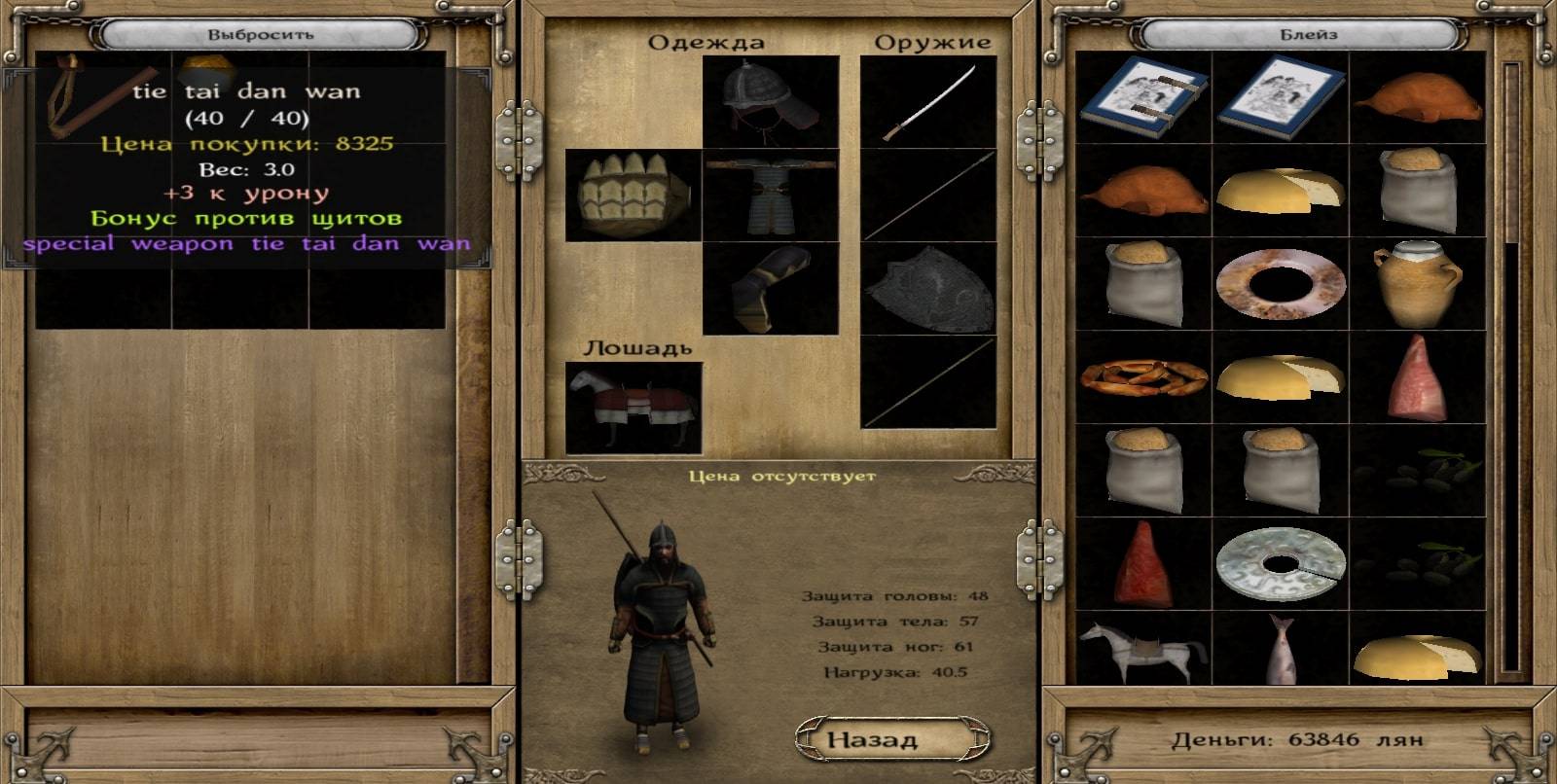Select the rusty ring item
Image resolution: width=1557 pixels, height=784 pixels.
[1280, 284]
